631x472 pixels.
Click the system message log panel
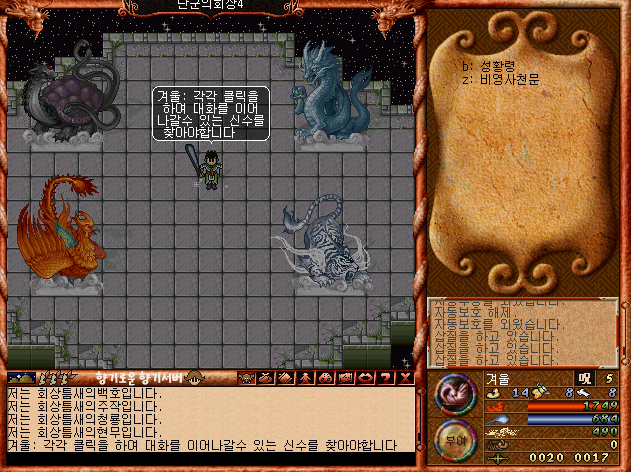click(522, 332)
